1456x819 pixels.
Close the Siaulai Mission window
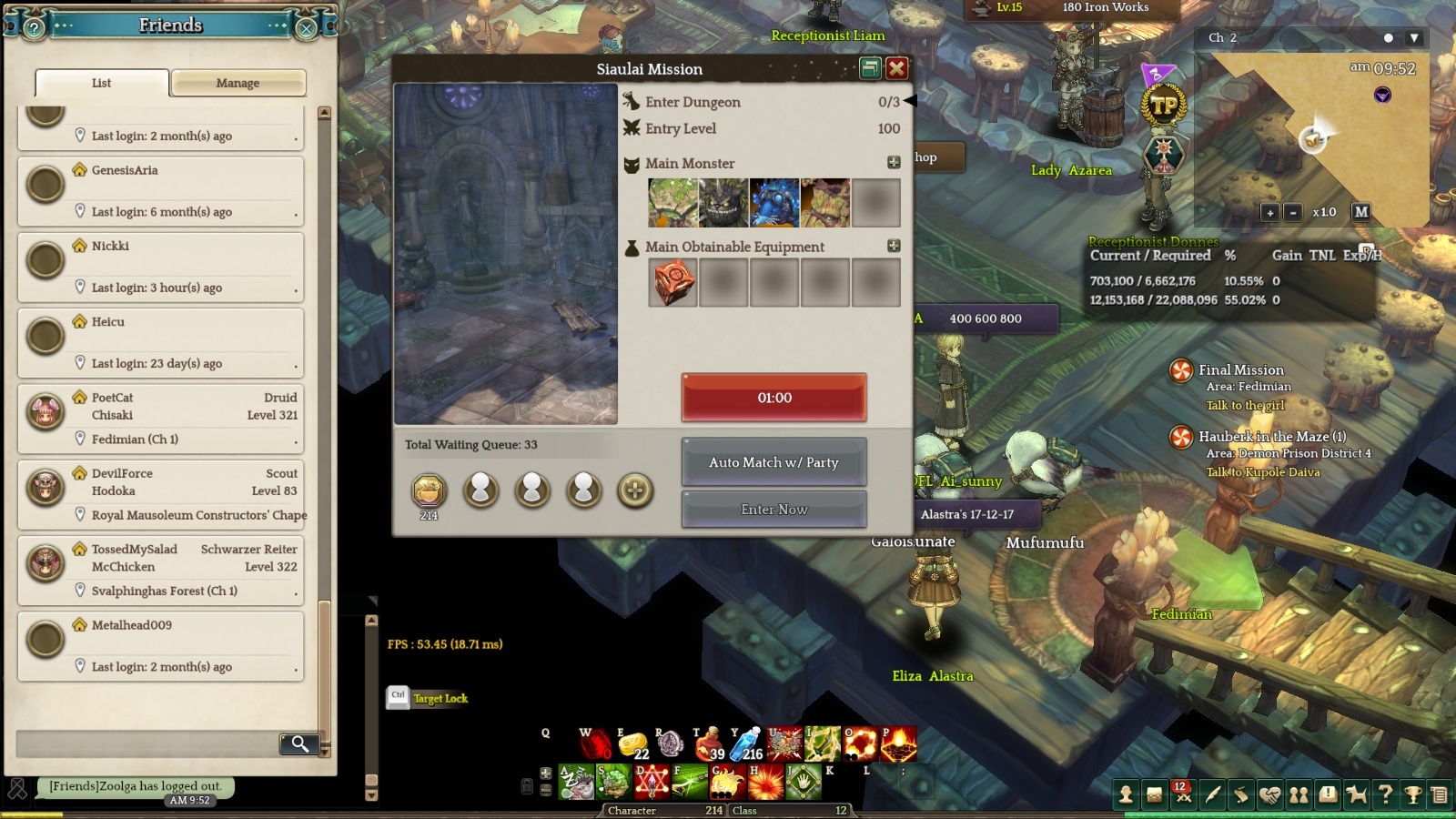(896, 68)
